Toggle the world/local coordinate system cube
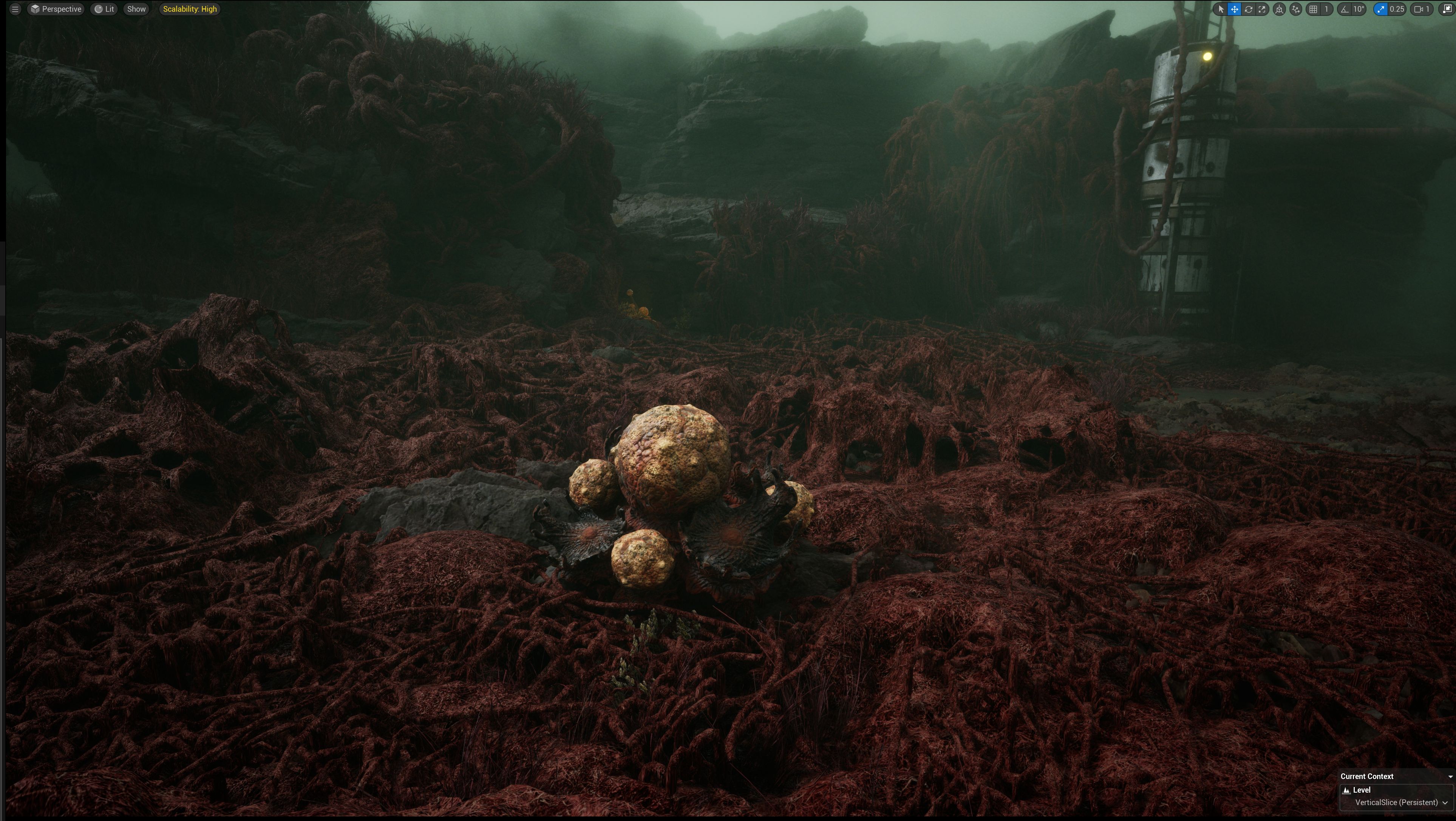Image resolution: width=1456 pixels, height=821 pixels. click(1280, 9)
